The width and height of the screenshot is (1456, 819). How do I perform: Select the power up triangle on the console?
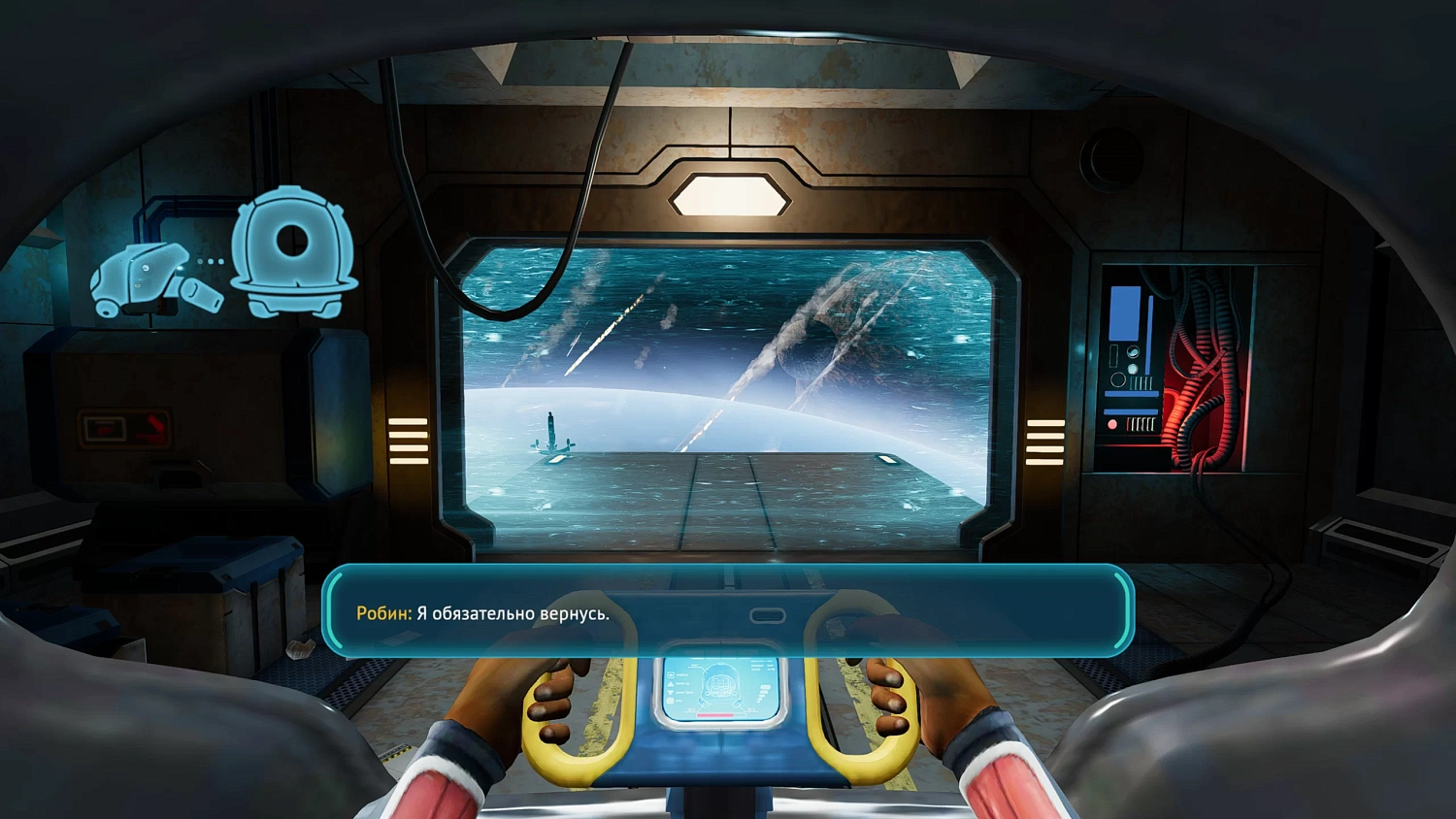pos(670,684)
